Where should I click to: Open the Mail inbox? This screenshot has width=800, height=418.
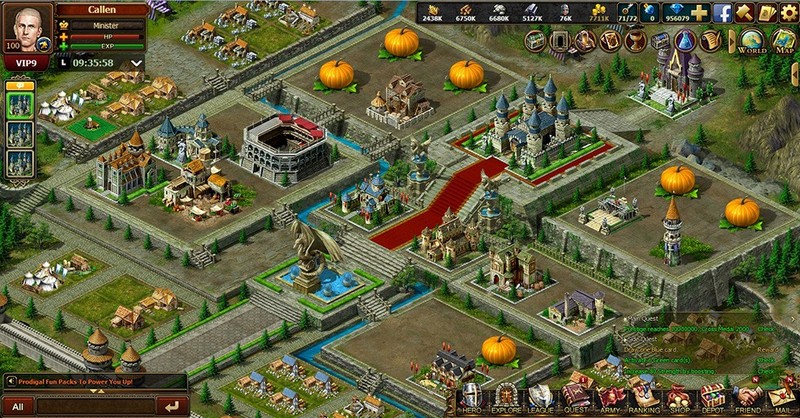point(783,397)
